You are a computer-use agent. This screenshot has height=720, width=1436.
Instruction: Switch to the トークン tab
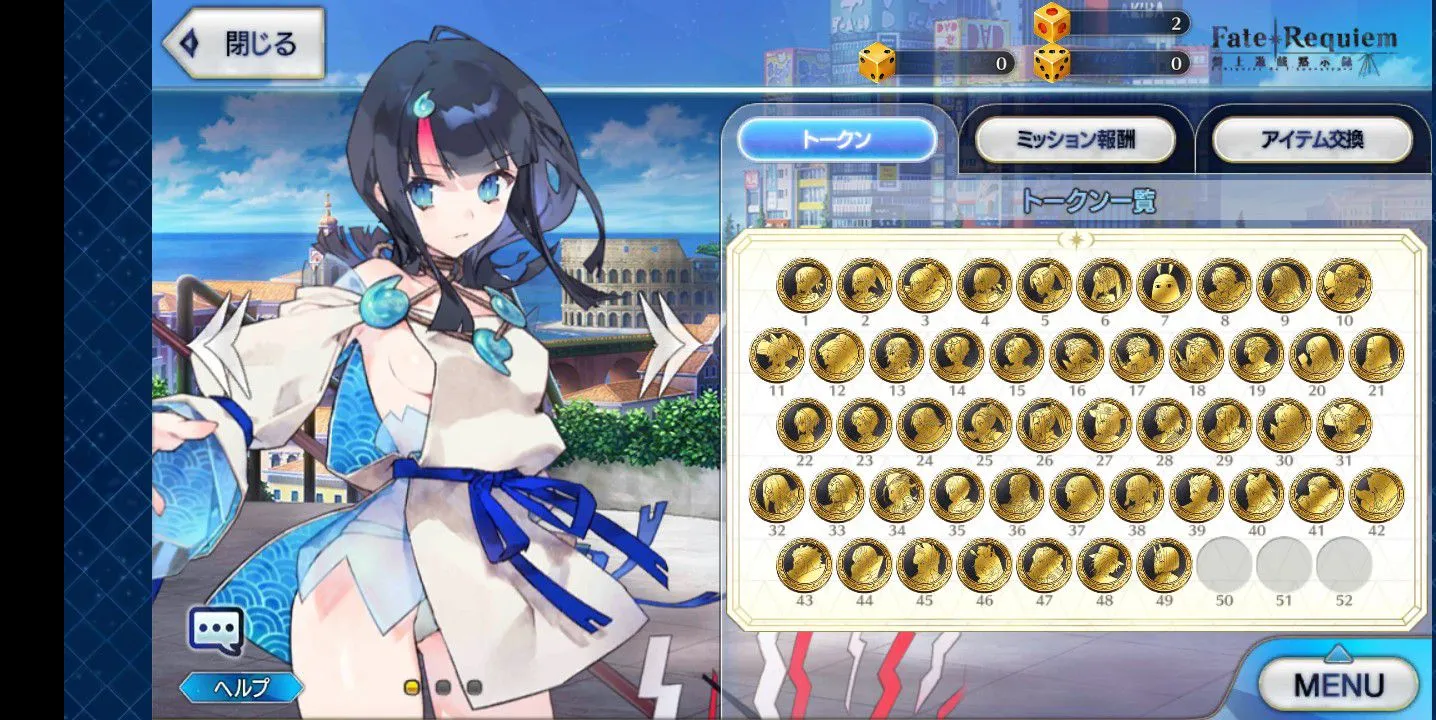pos(837,141)
